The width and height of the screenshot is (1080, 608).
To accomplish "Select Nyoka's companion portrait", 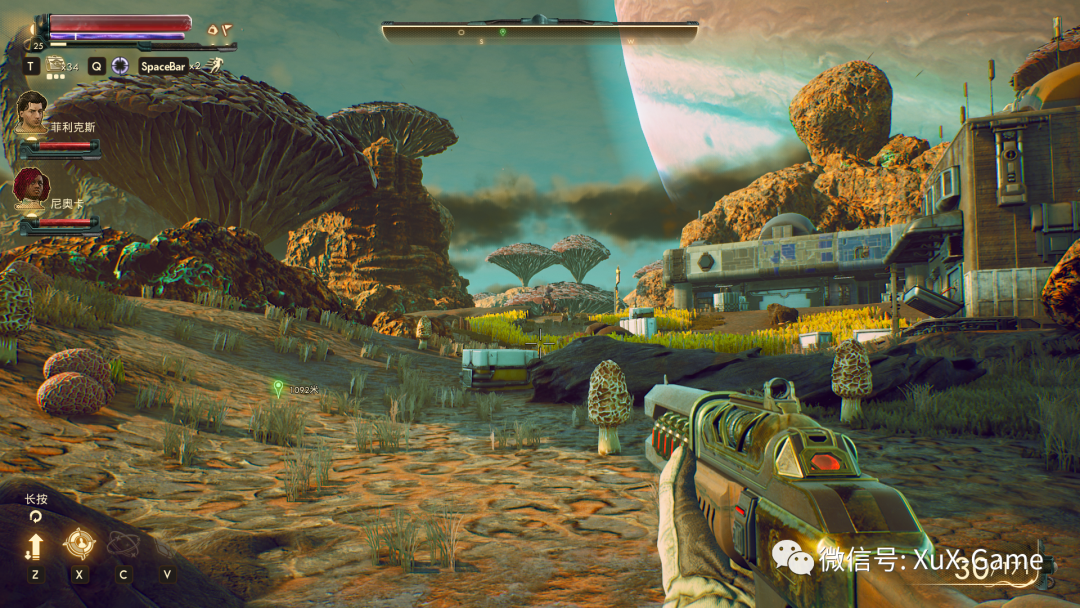I will pyautogui.click(x=32, y=186).
